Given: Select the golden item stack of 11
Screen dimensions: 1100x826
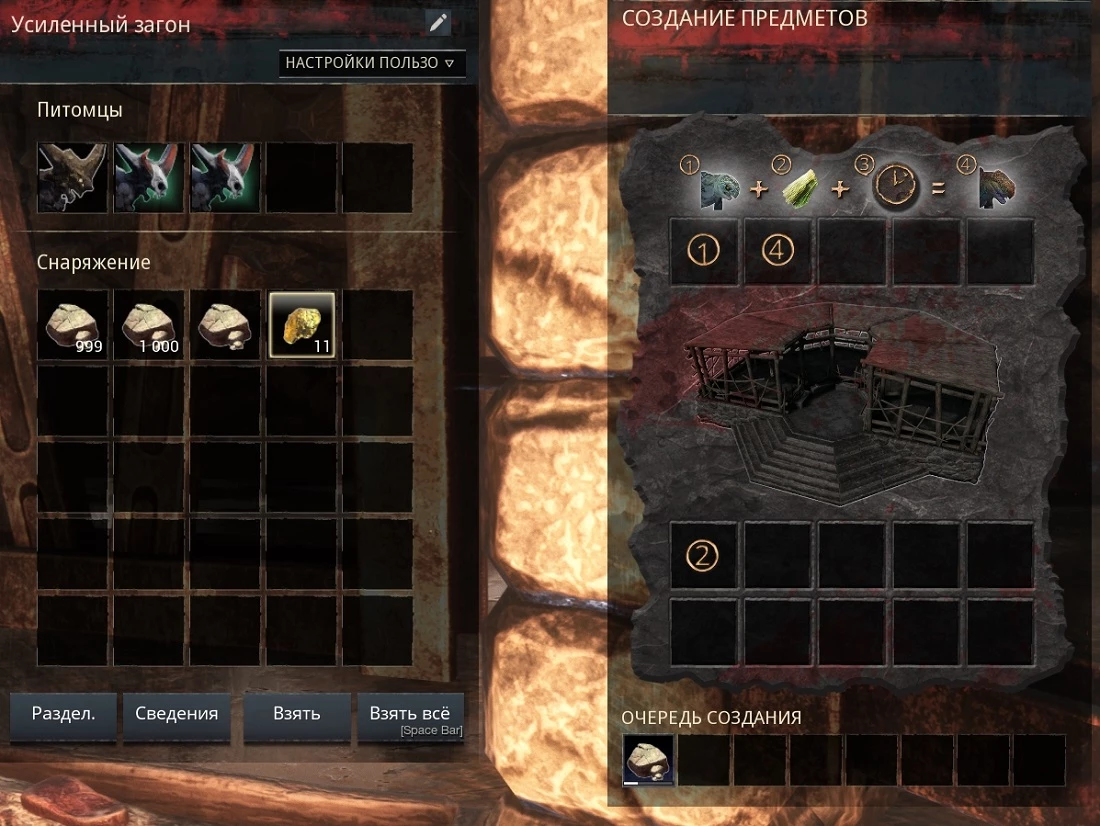Looking at the screenshot, I should [x=302, y=325].
